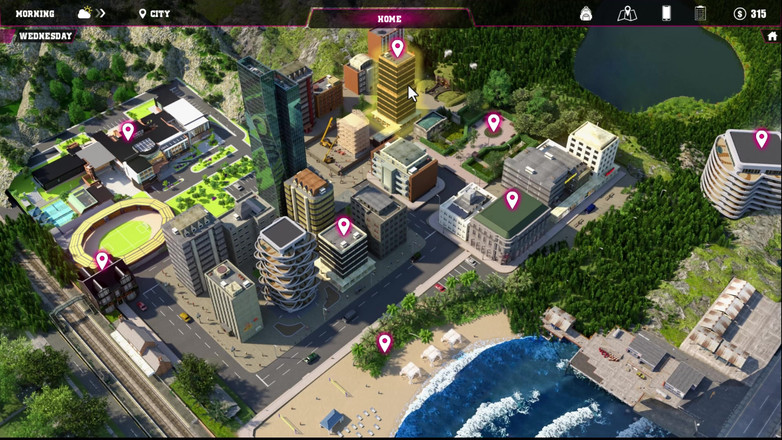Select the pin by the railway station
Screen dimensions: 782x440
pyautogui.click(x=102, y=260)
